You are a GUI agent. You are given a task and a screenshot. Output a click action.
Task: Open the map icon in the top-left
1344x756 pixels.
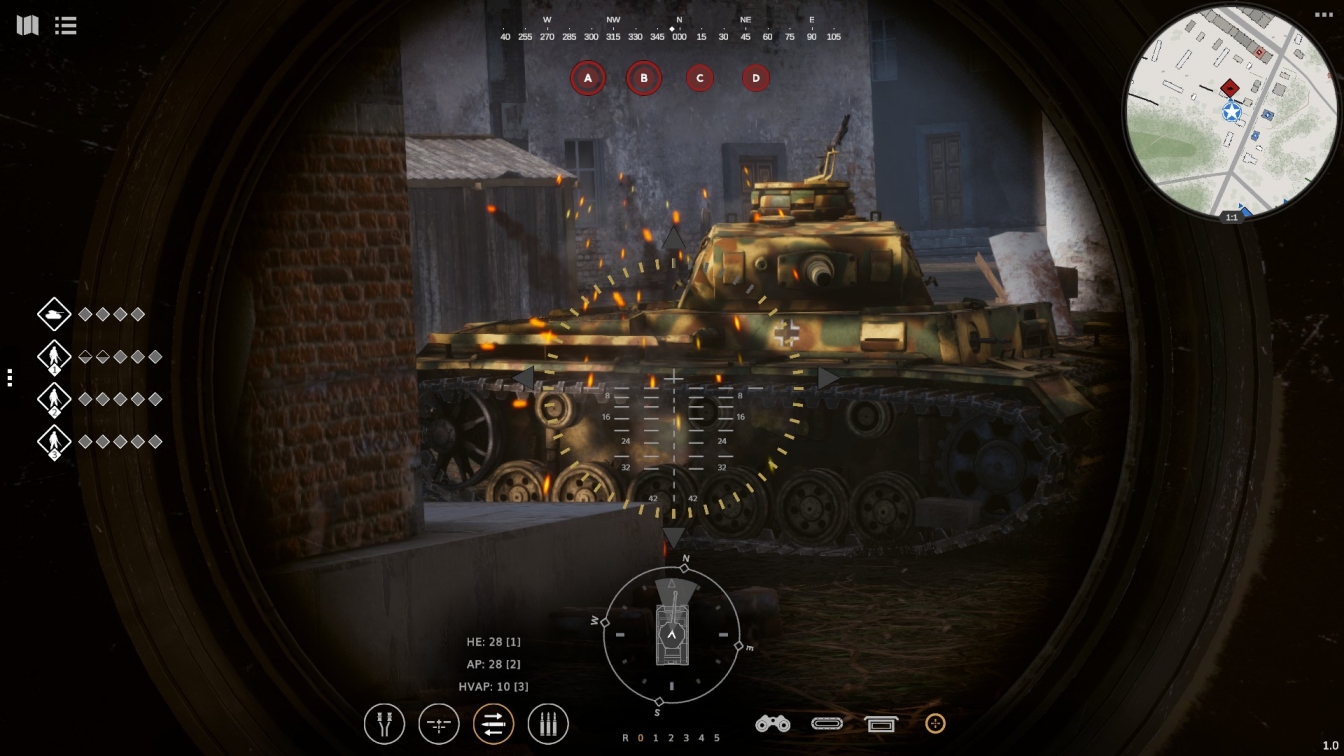pyautogui.click(x=28, y=25)
